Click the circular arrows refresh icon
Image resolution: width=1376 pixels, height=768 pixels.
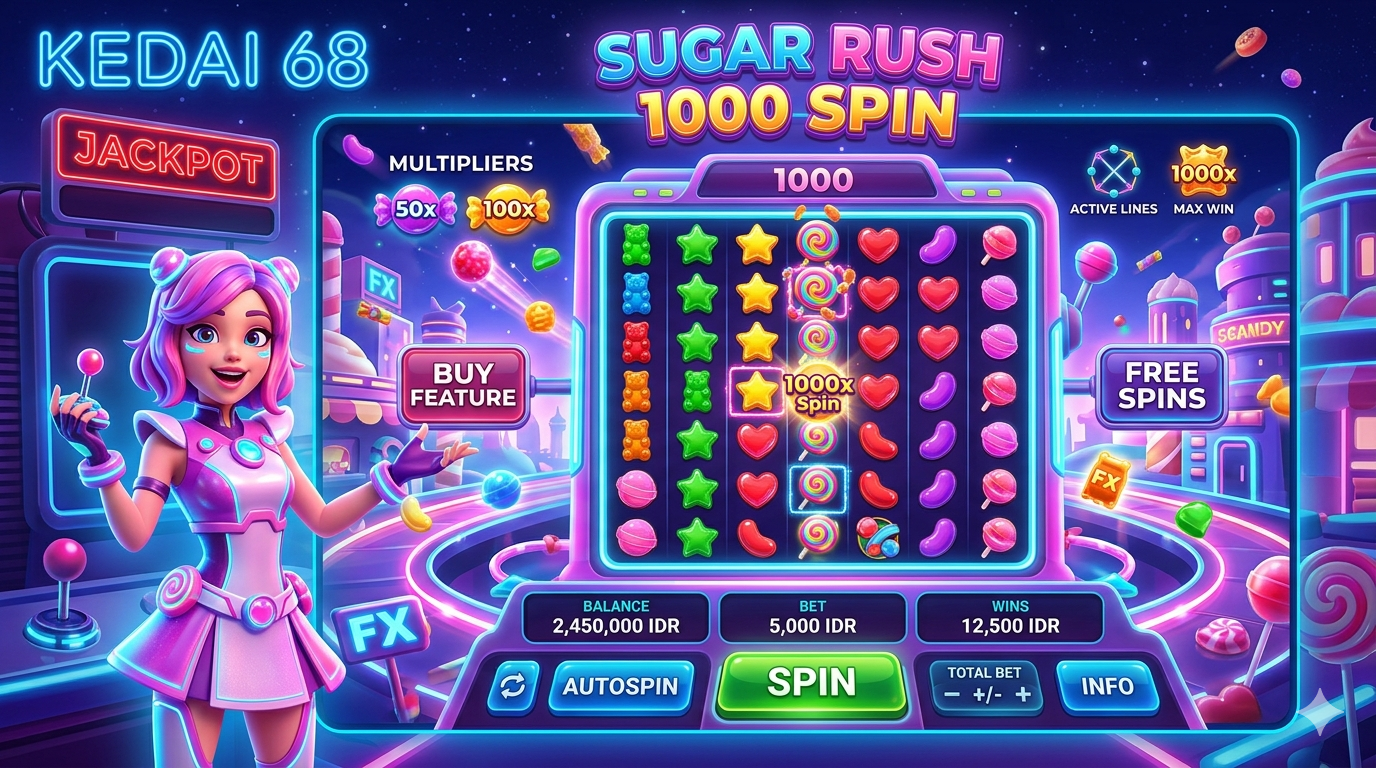[512, 687]
